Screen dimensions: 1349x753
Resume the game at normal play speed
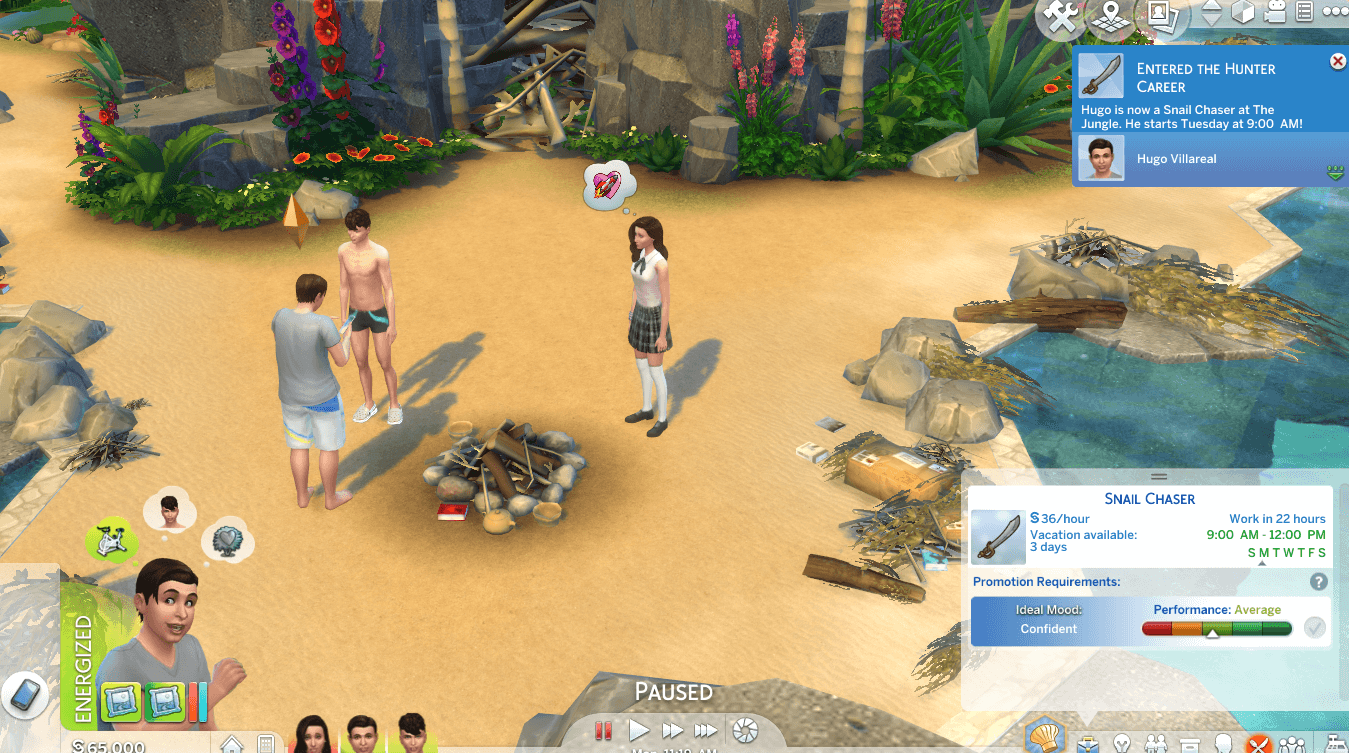click(638, 731)
